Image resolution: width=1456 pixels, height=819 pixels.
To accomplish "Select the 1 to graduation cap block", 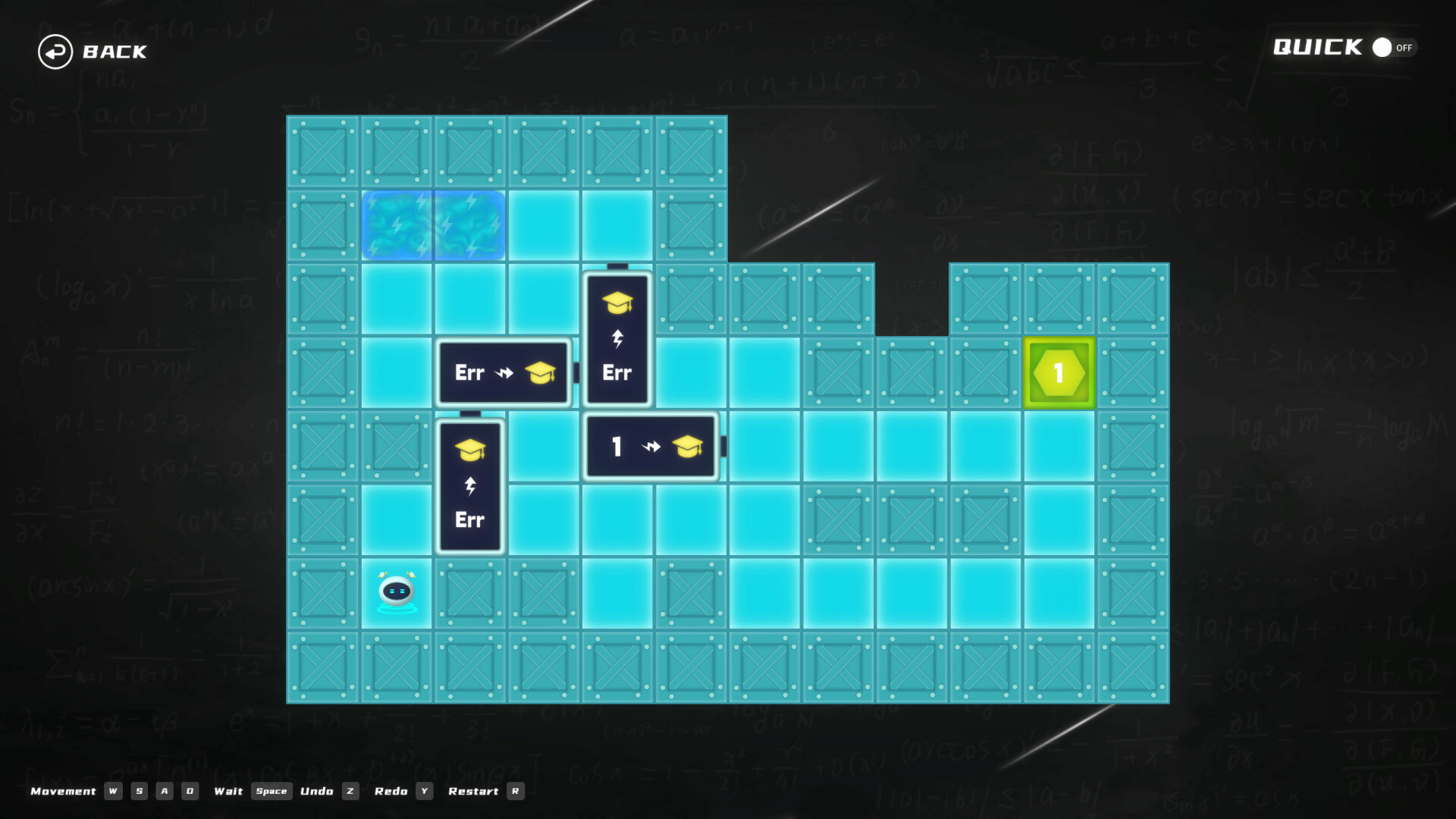I will coord(650,447).
